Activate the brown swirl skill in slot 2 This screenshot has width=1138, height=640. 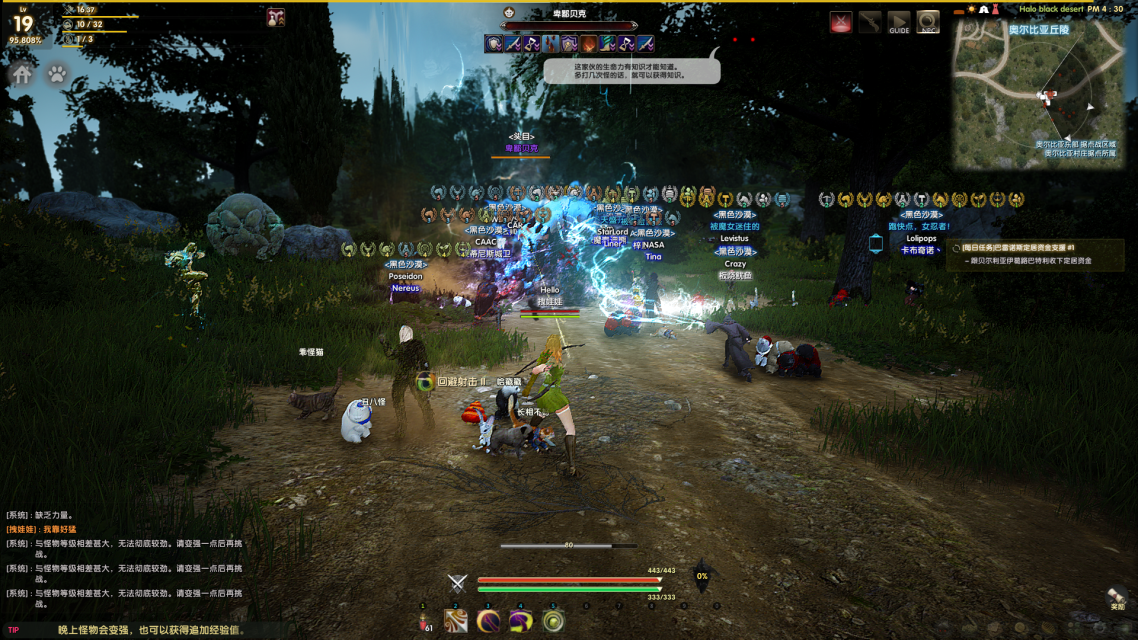[x=456, y=622]
